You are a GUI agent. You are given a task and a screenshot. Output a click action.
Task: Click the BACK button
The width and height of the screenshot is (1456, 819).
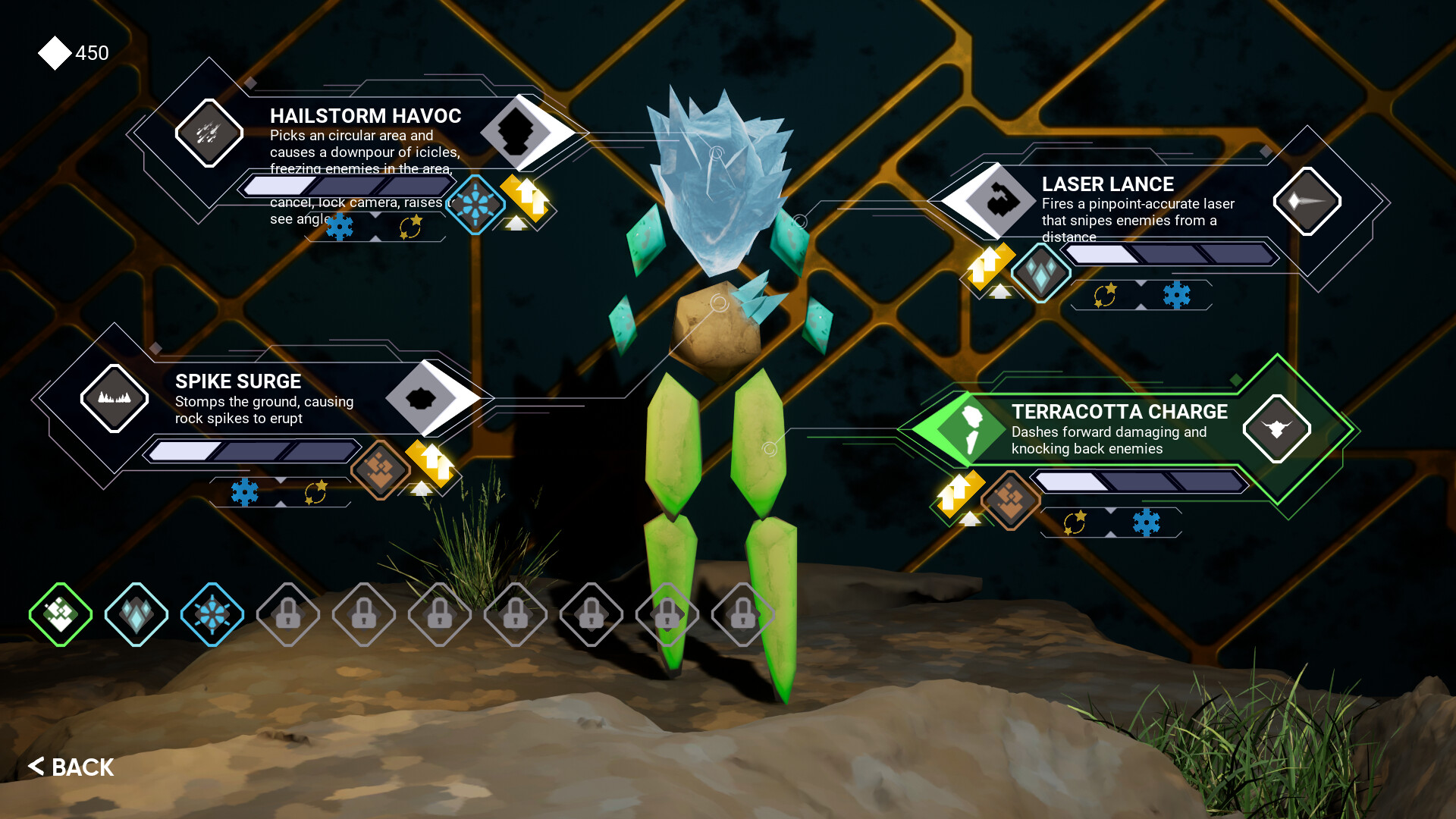pyautogui.click(x=71, y=767)
